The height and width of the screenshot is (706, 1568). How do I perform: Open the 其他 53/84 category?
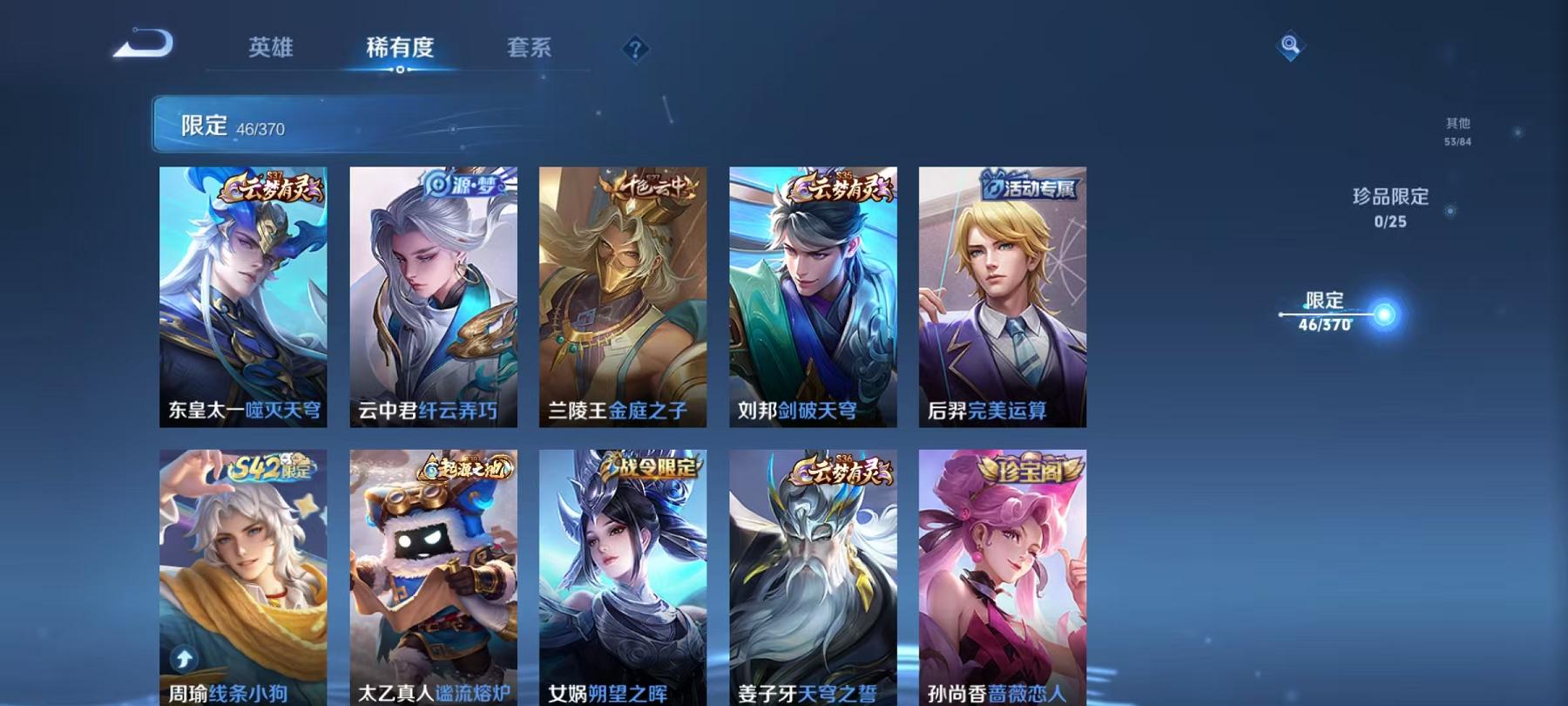[x=1459, y=131]
